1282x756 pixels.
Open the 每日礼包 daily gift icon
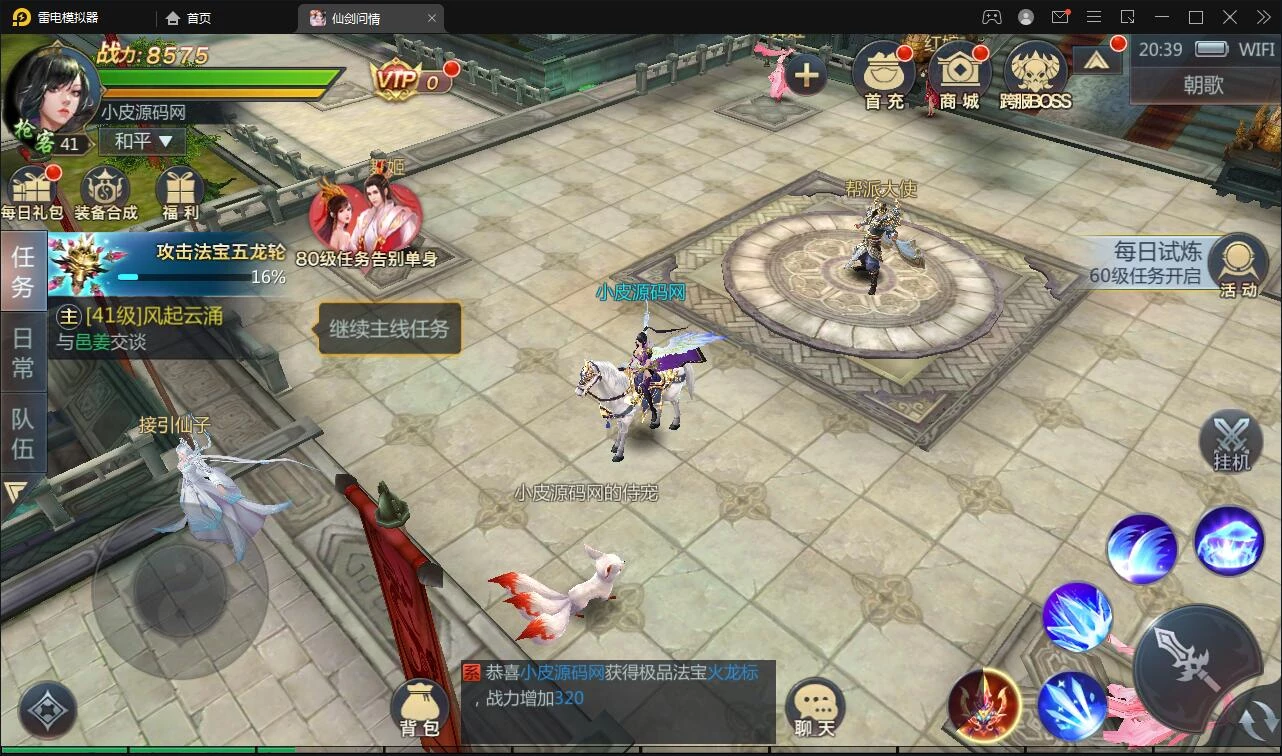pyautogui.click(x=31, y=192)
